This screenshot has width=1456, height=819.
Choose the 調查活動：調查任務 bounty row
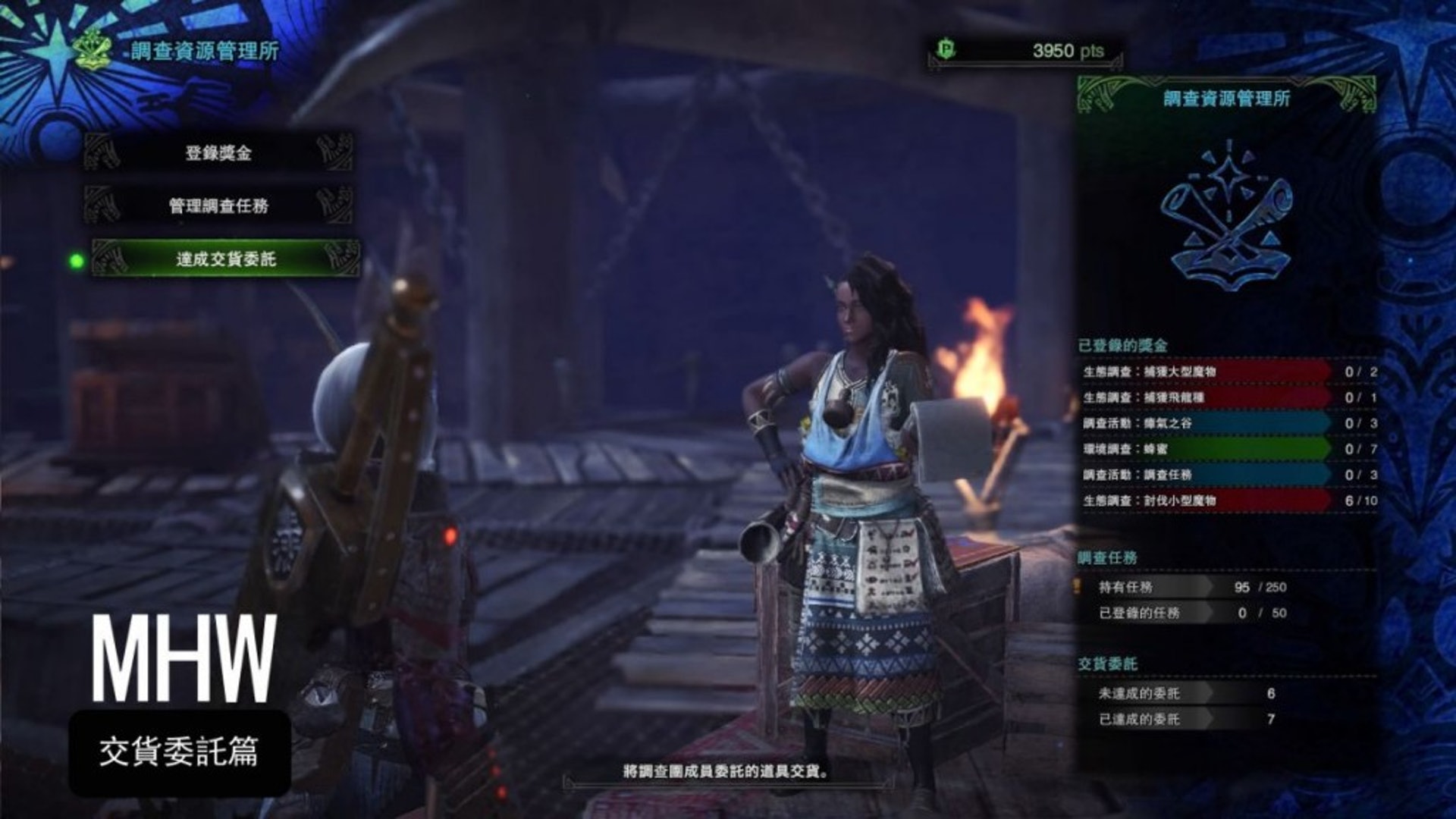click(x=1206, y=475)
